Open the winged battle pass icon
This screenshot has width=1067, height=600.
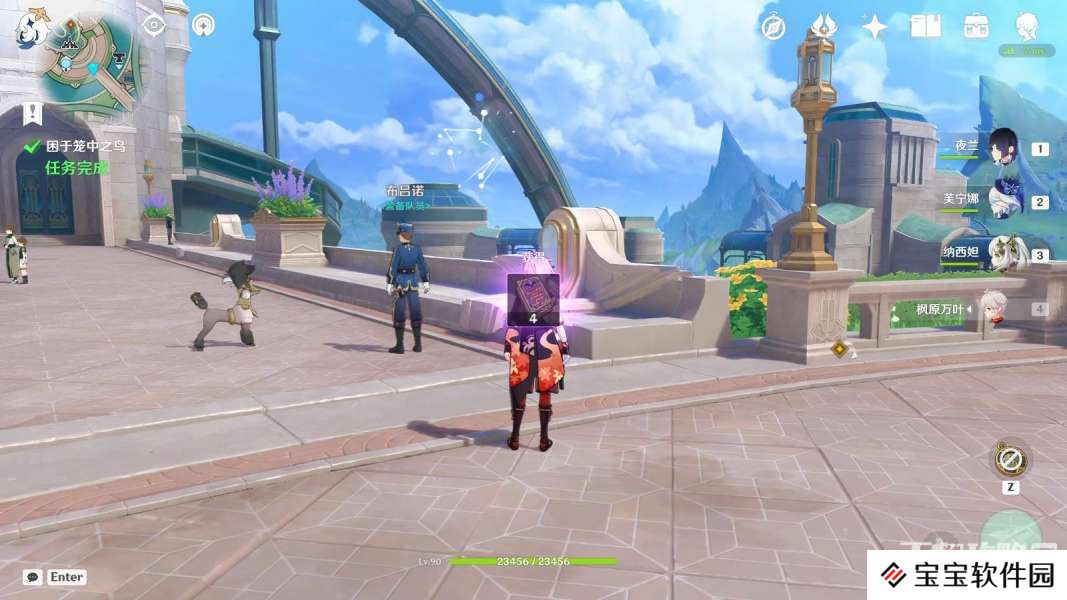coord(824,26)
